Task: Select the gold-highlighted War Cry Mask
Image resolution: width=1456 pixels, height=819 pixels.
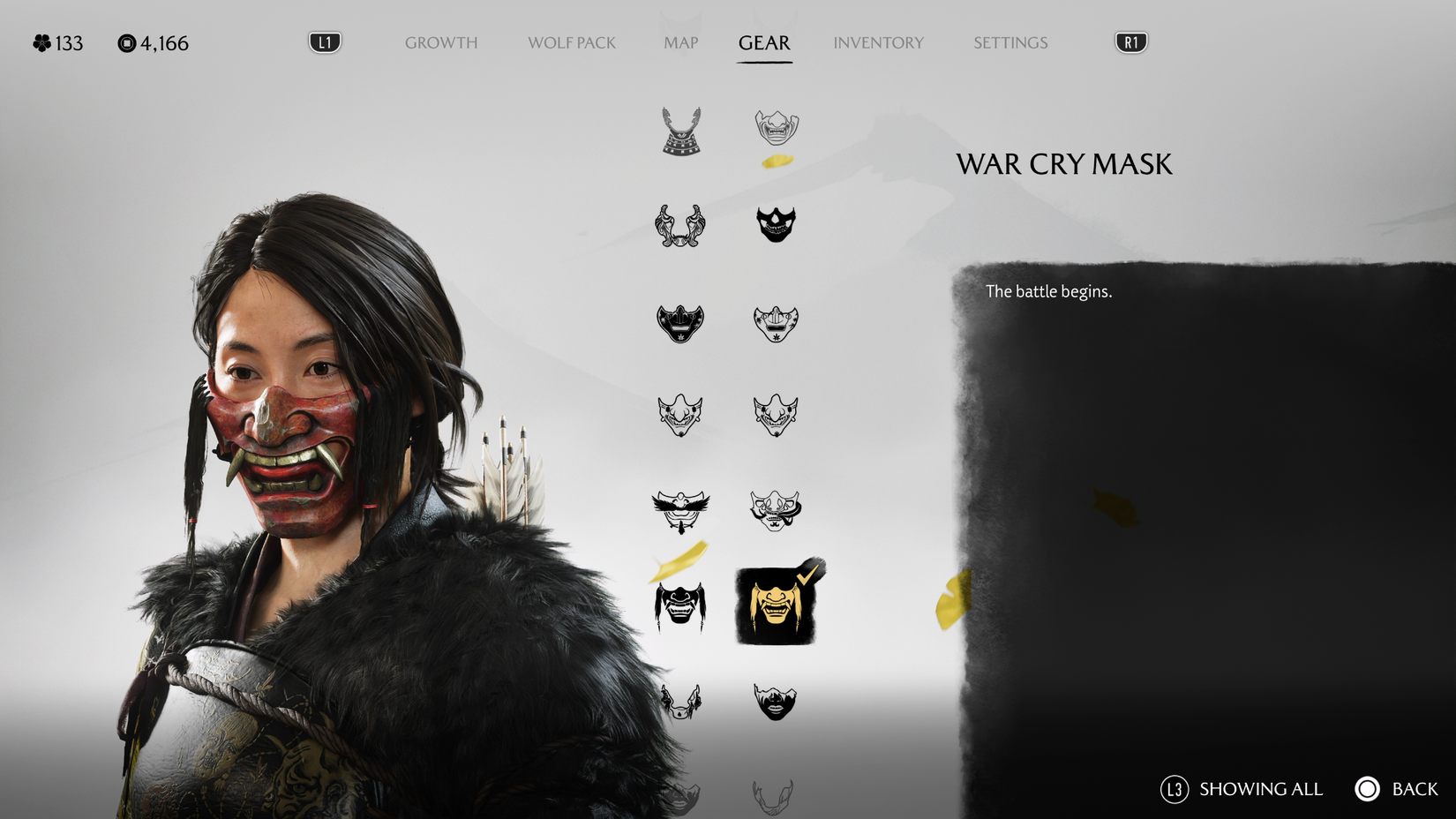Action: [x=777, y=605]
